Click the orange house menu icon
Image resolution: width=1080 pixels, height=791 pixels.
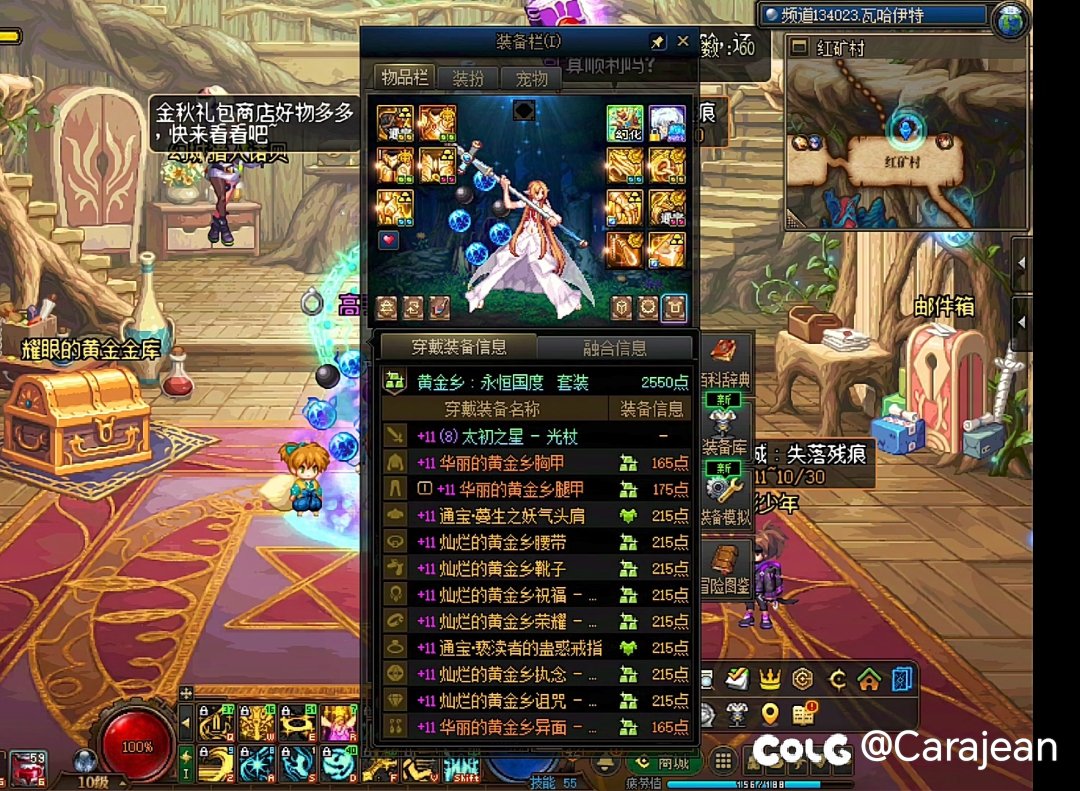click(x=869, y=680)
